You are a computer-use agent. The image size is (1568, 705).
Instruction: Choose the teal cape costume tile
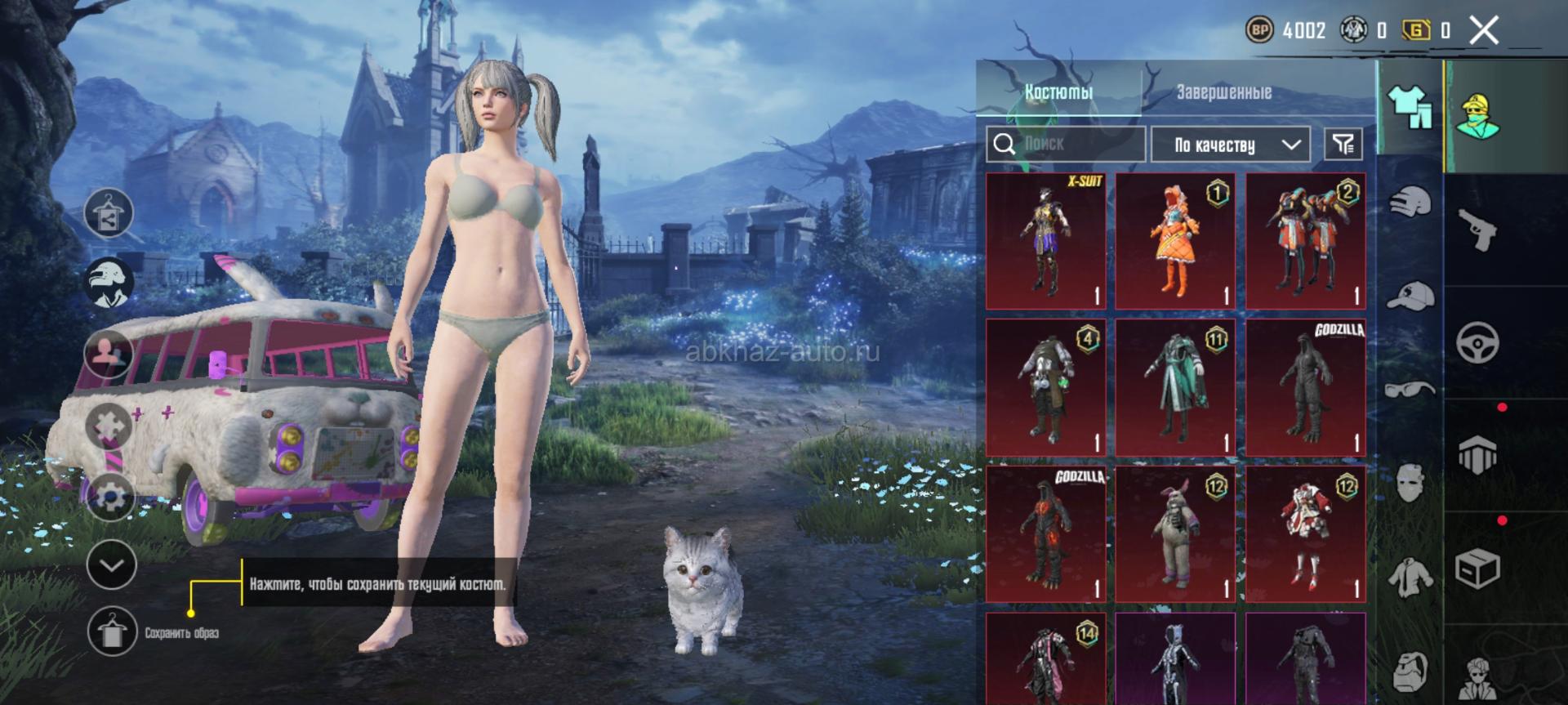1175,388
